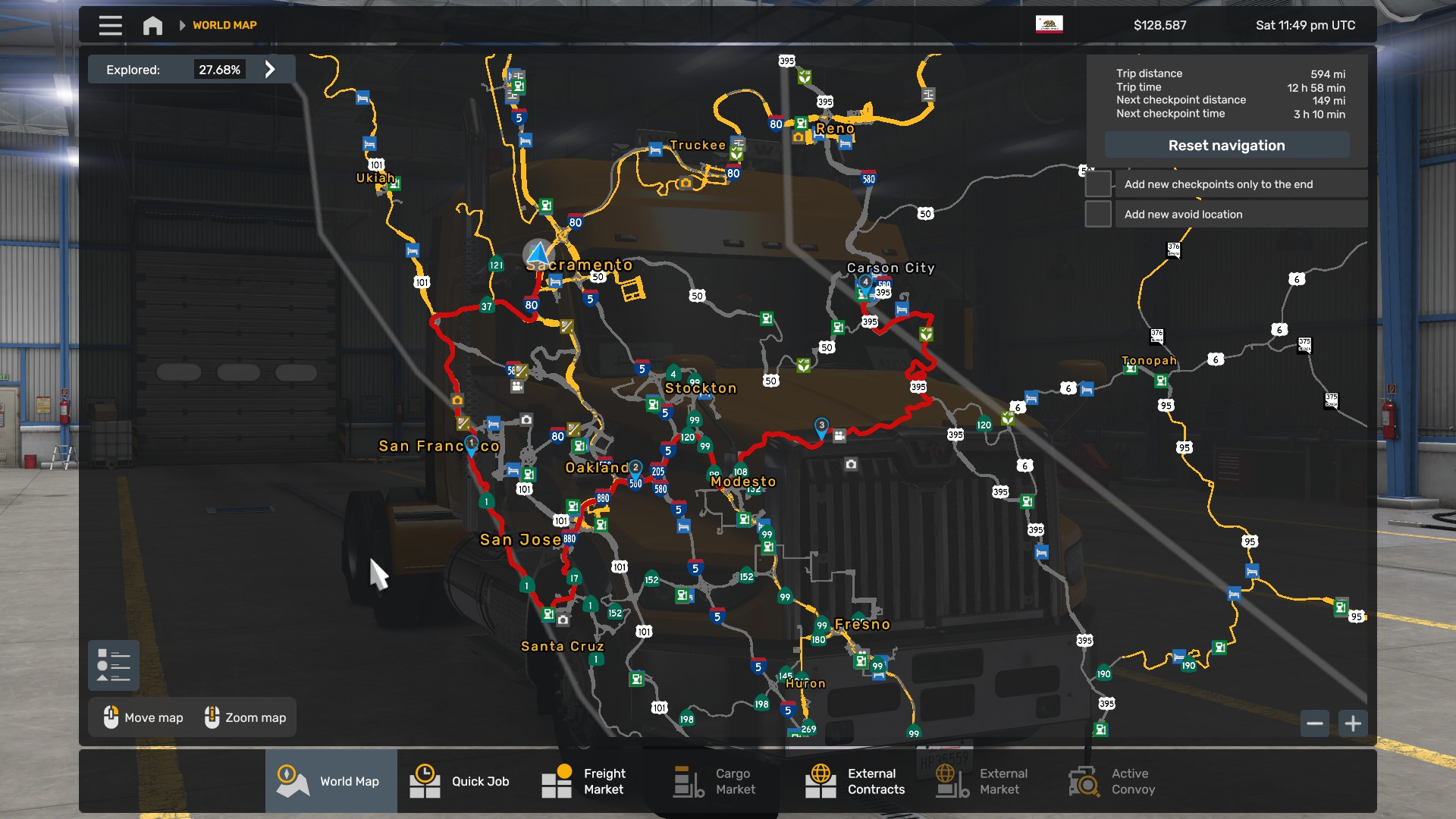This screenshot has height=819, width=1456.
Task: Click the home icon in the top bar
Action: (152, 24)
